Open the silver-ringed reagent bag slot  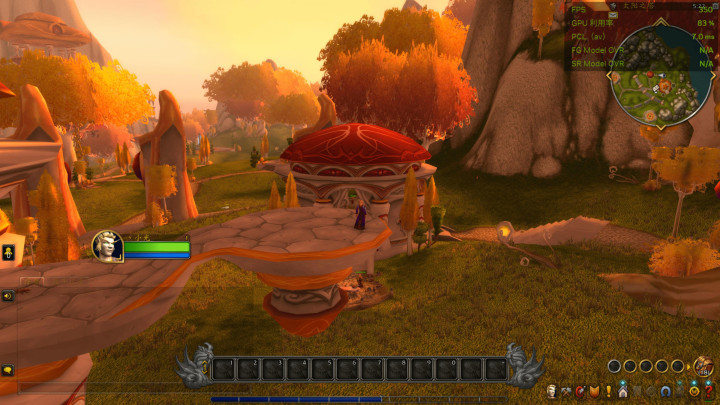coord(614,366)
